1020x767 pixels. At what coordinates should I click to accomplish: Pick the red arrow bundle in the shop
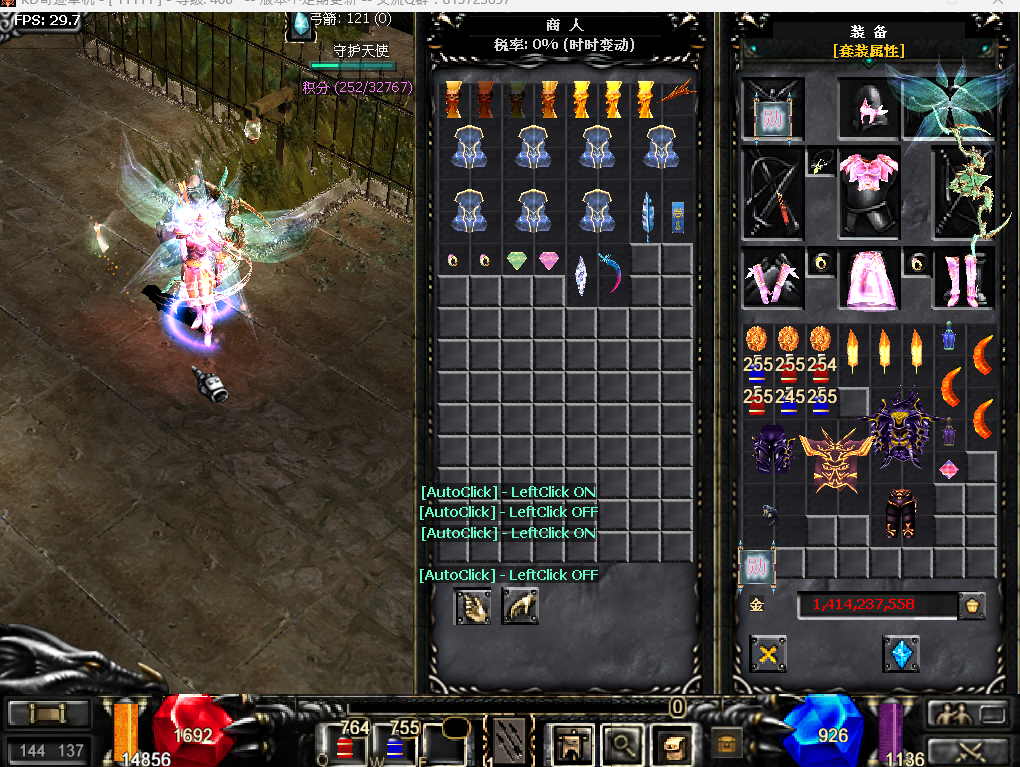(x=677, y=97)
